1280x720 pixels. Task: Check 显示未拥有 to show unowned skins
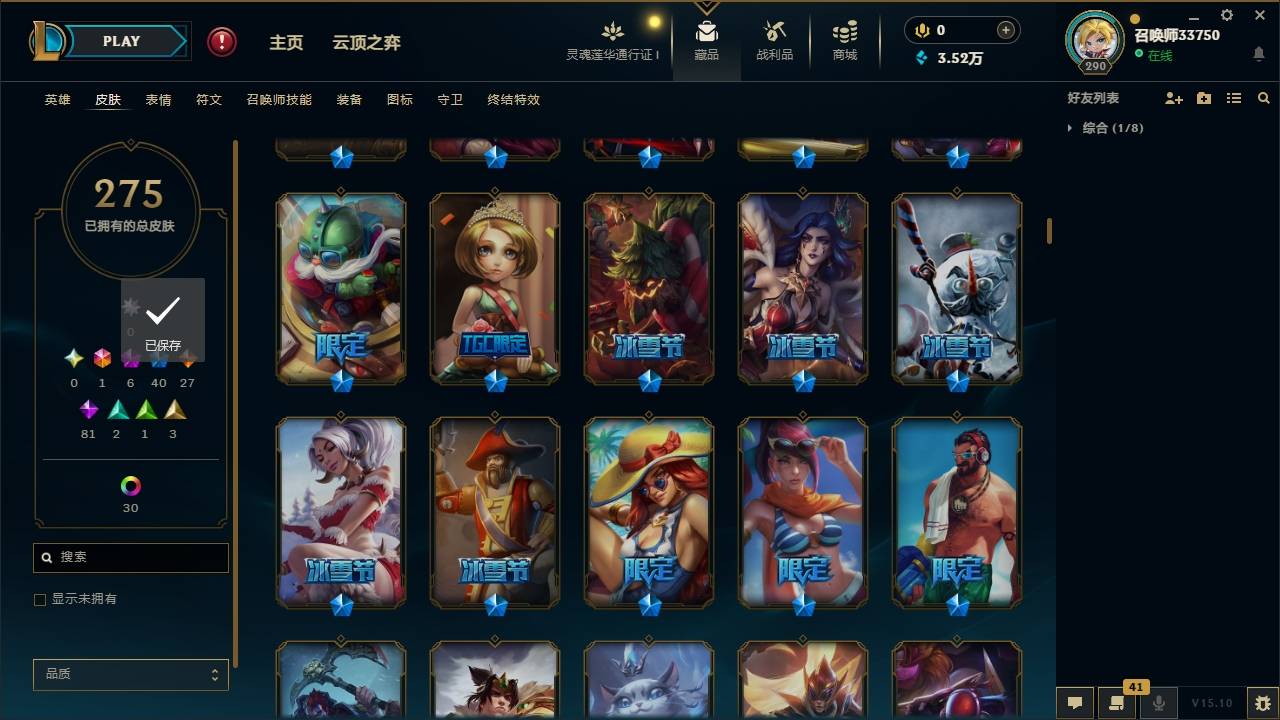(x=39, y=599)
